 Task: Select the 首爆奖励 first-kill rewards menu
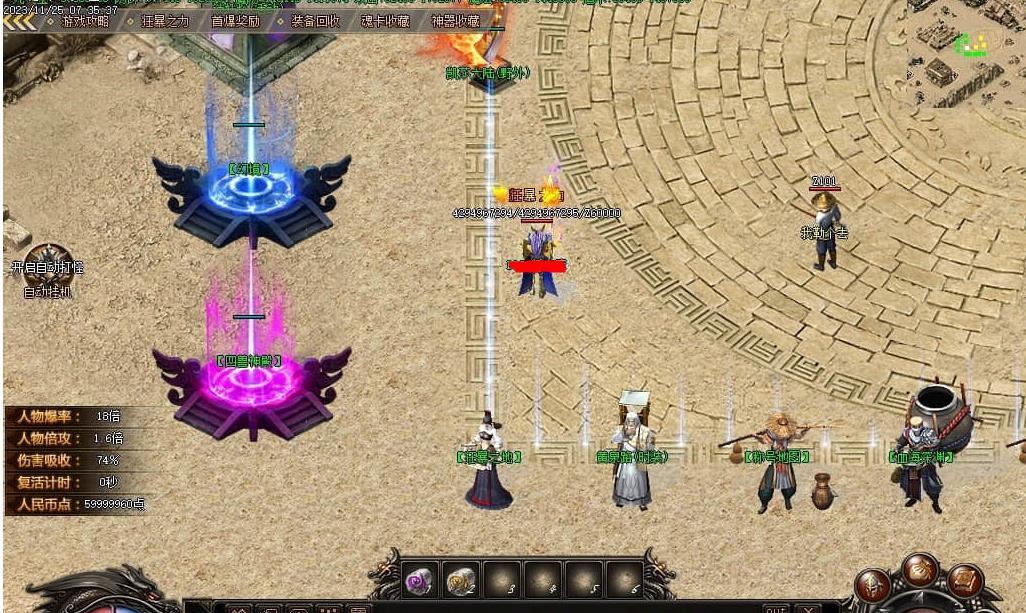point(235,21)
